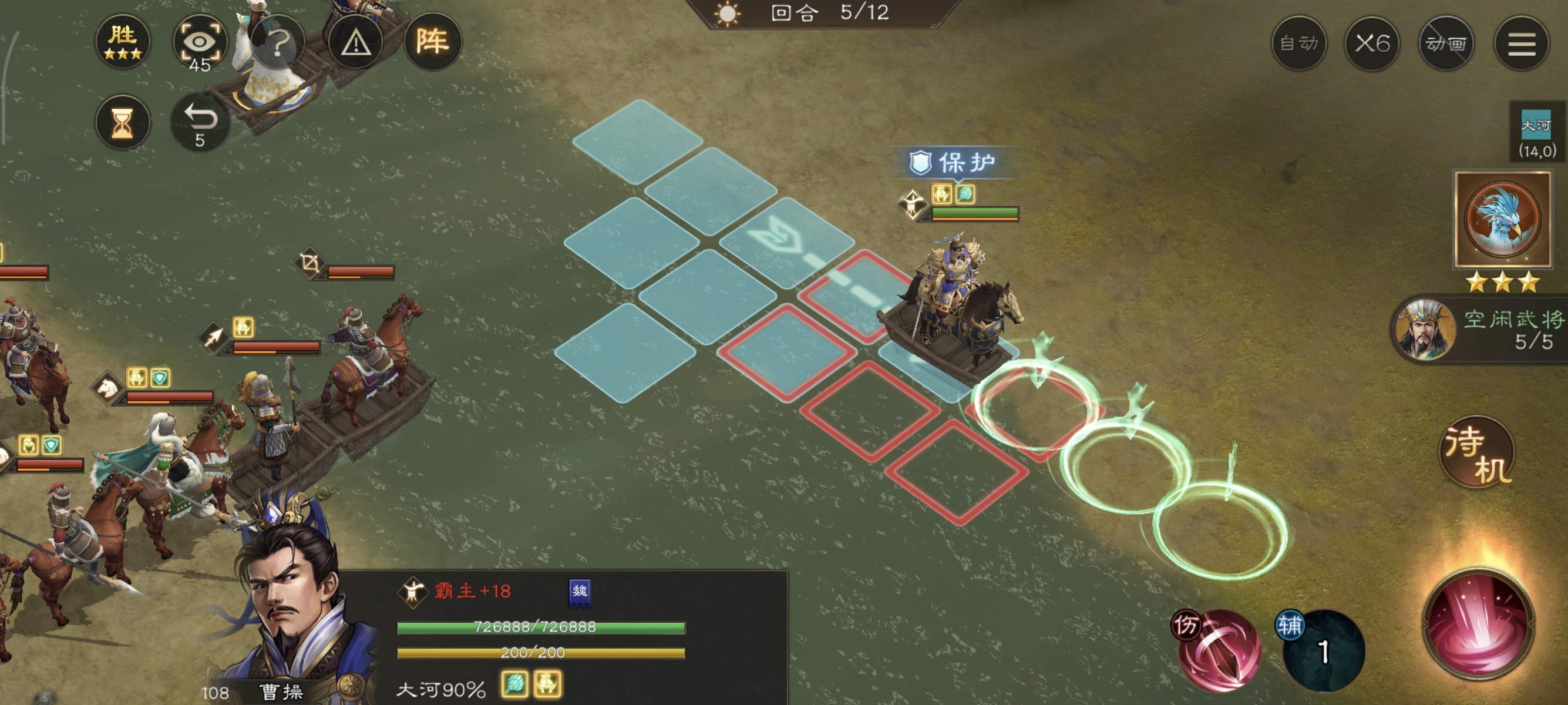
Task: Click the 胜 three-star victory condition icon
Action: 123,41
